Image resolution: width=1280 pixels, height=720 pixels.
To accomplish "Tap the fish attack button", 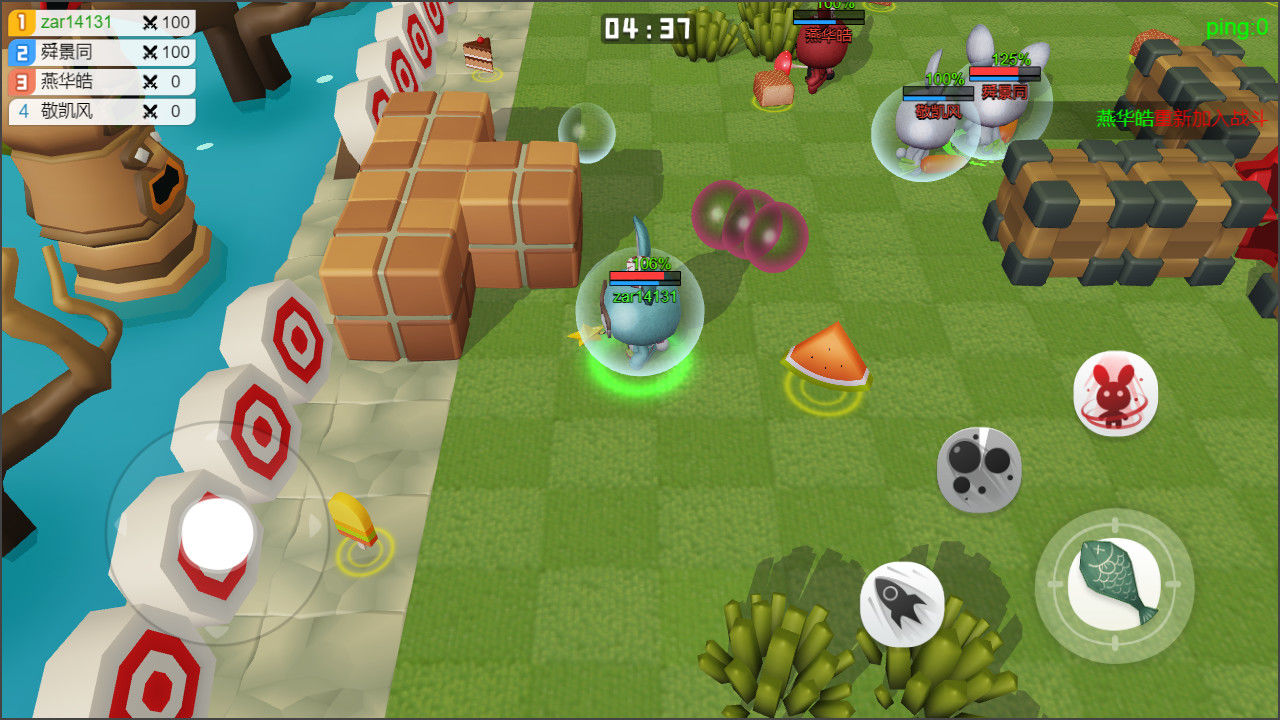I will (x=1114, y=585).
